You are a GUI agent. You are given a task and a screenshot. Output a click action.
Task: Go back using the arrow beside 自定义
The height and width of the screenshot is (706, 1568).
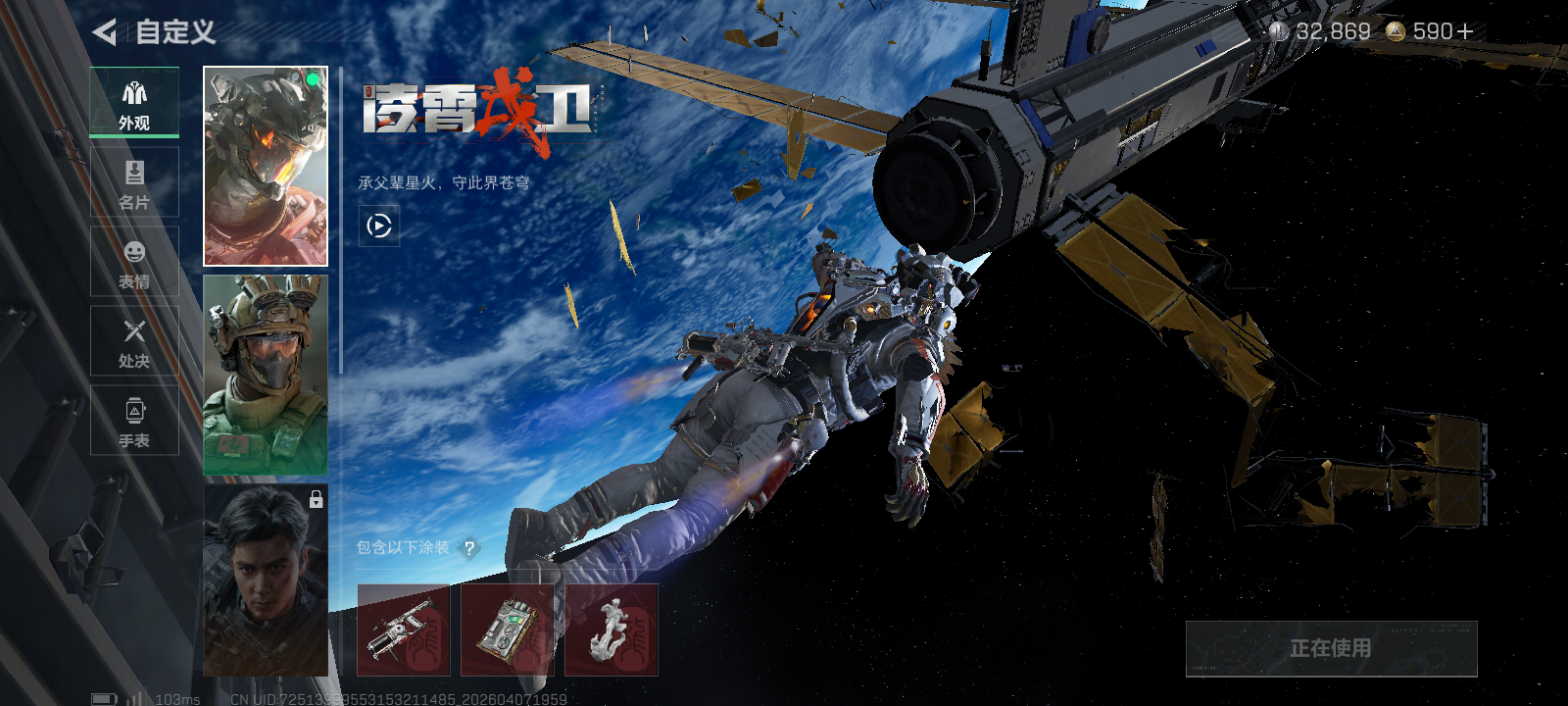[x=104, y=32]
